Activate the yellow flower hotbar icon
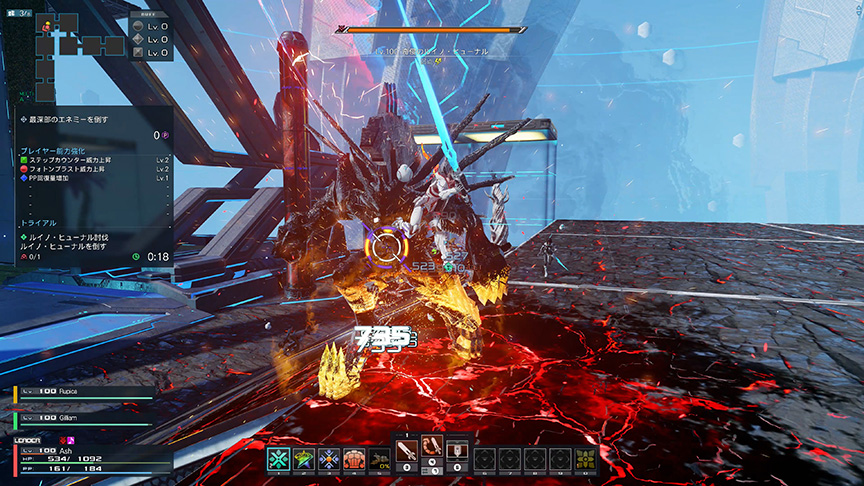 point(584,459)
